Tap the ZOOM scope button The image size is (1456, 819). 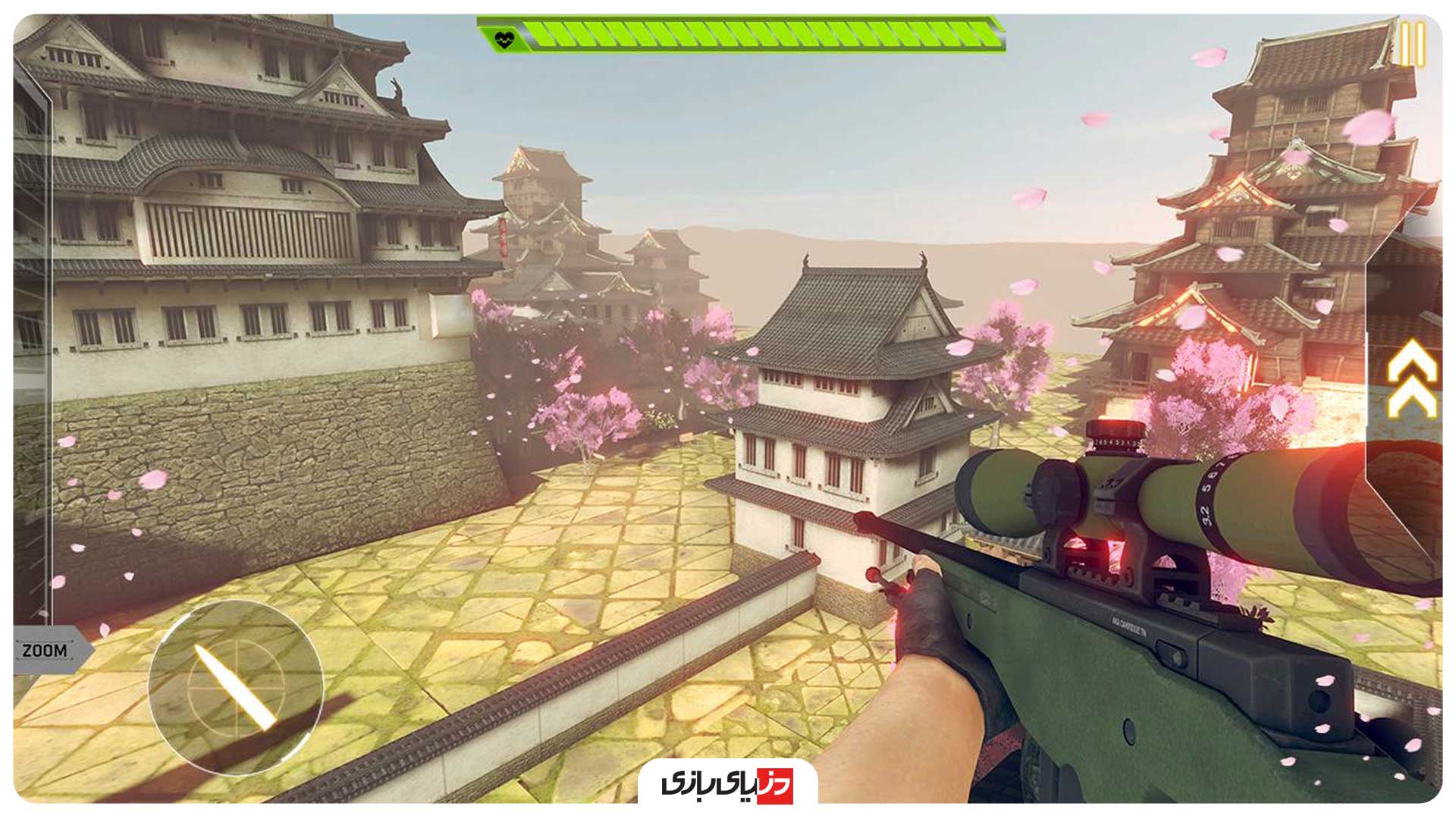(45, 650)
